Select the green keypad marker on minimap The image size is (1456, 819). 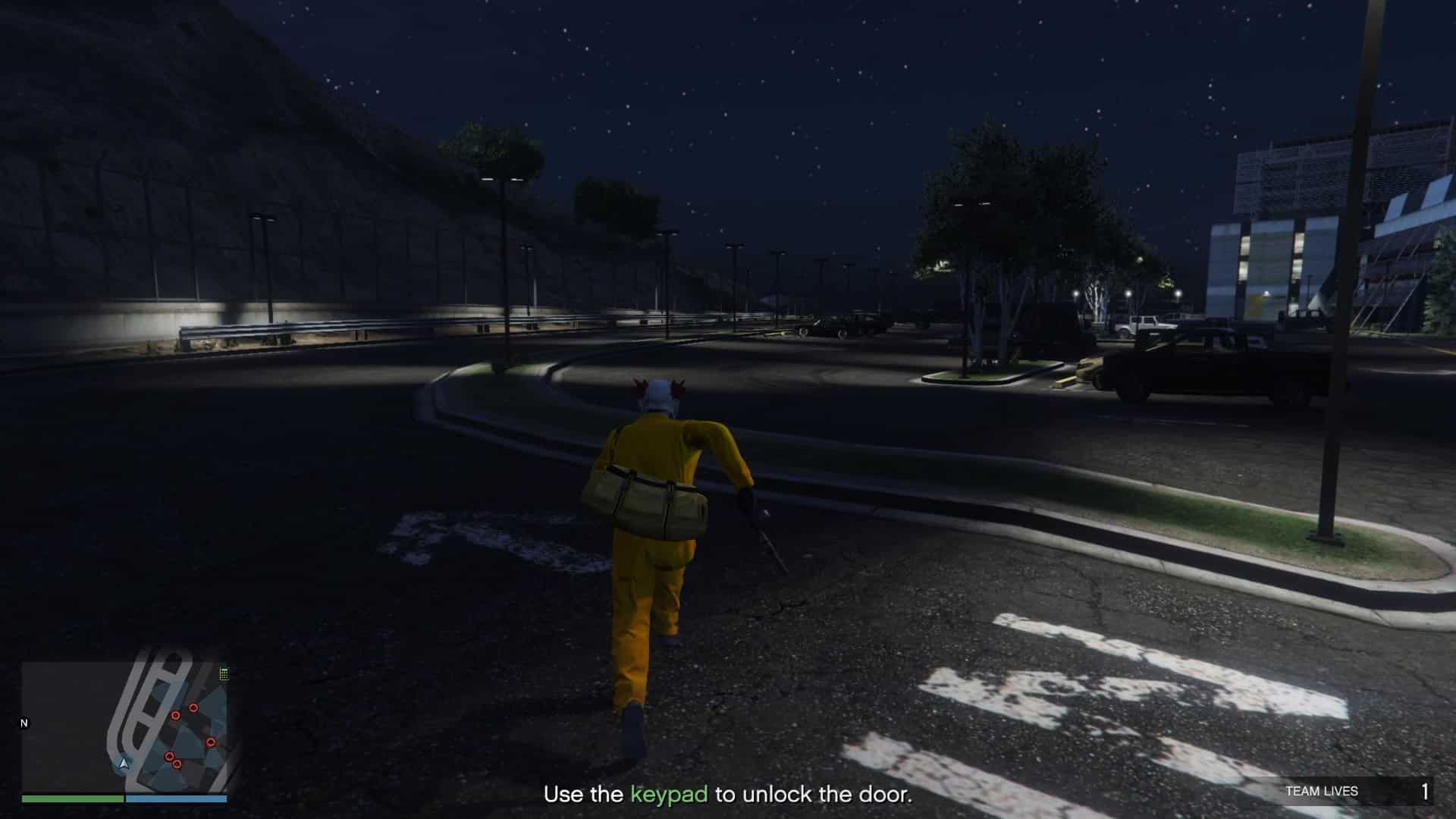click(x=224, y=673)
